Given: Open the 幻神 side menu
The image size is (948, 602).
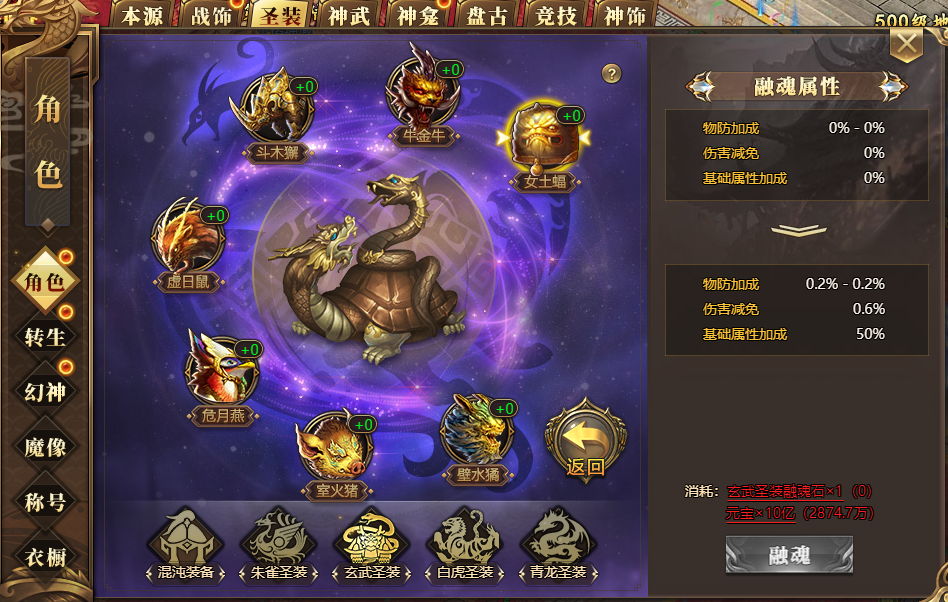Looking at the screenshot, I should point(45,391).
